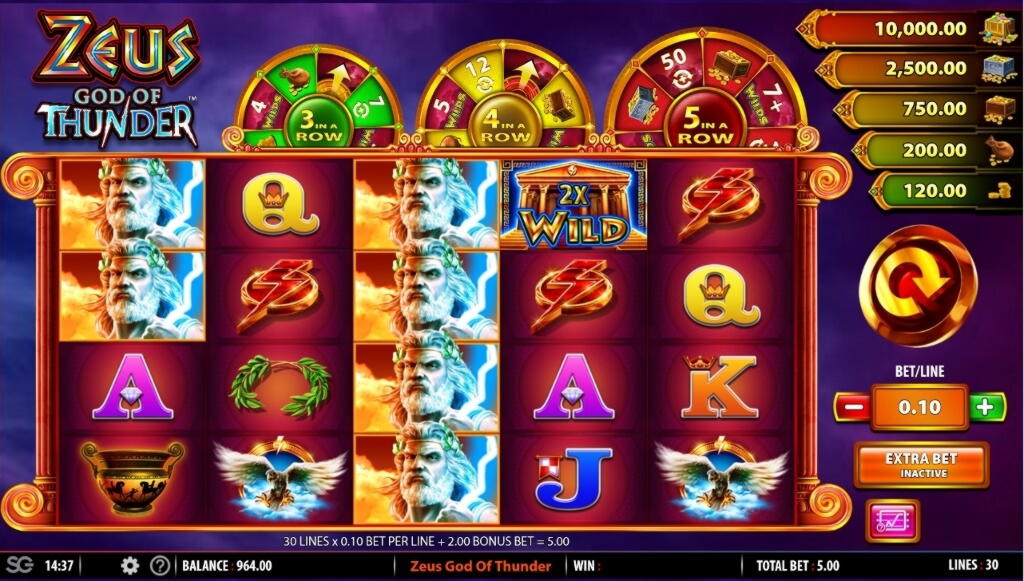Open the gear settings icon
Viewport: 1024px width, 581px height.
(129, 566)
